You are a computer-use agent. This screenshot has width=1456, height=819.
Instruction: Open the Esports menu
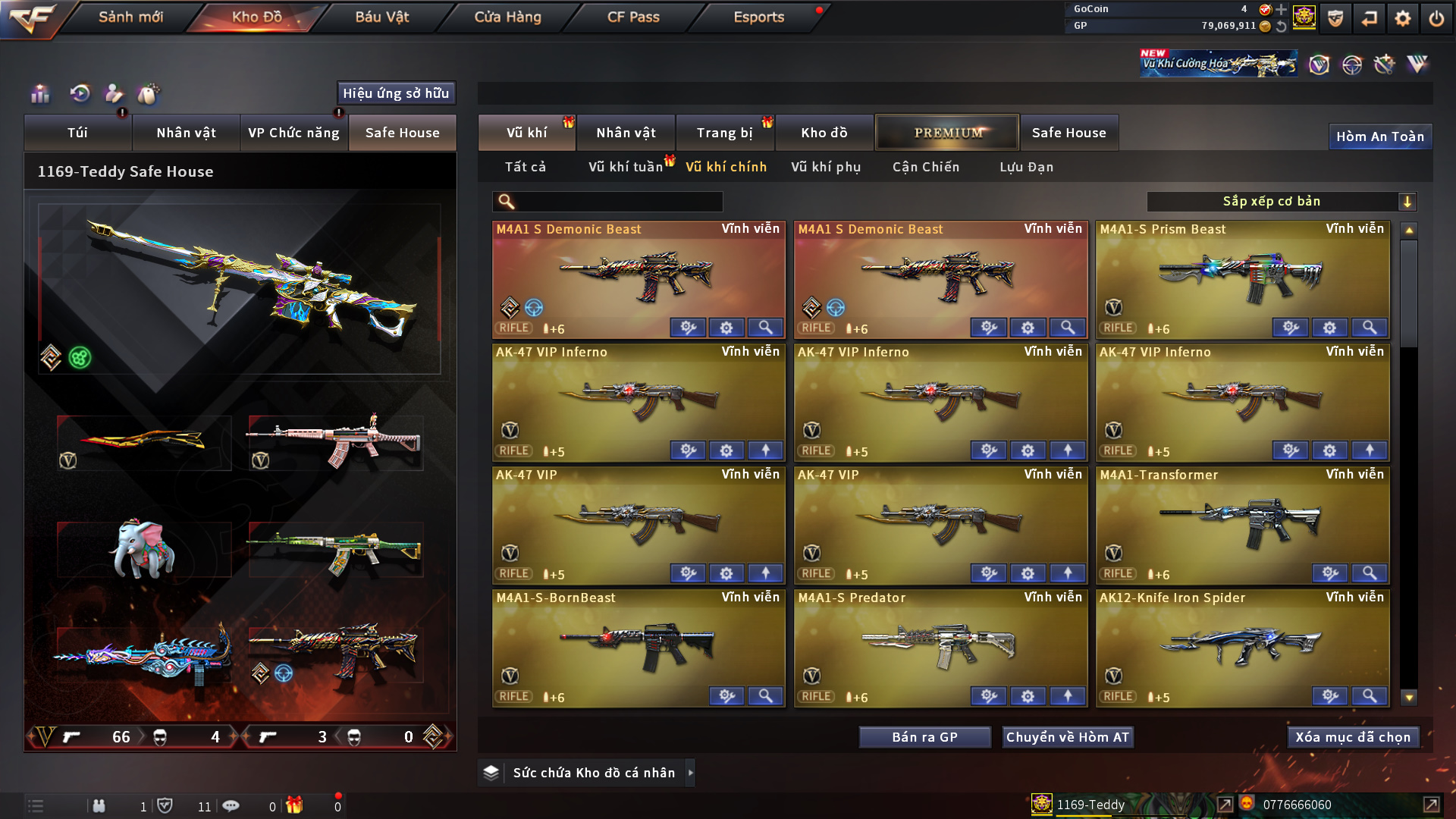(758, 17)
